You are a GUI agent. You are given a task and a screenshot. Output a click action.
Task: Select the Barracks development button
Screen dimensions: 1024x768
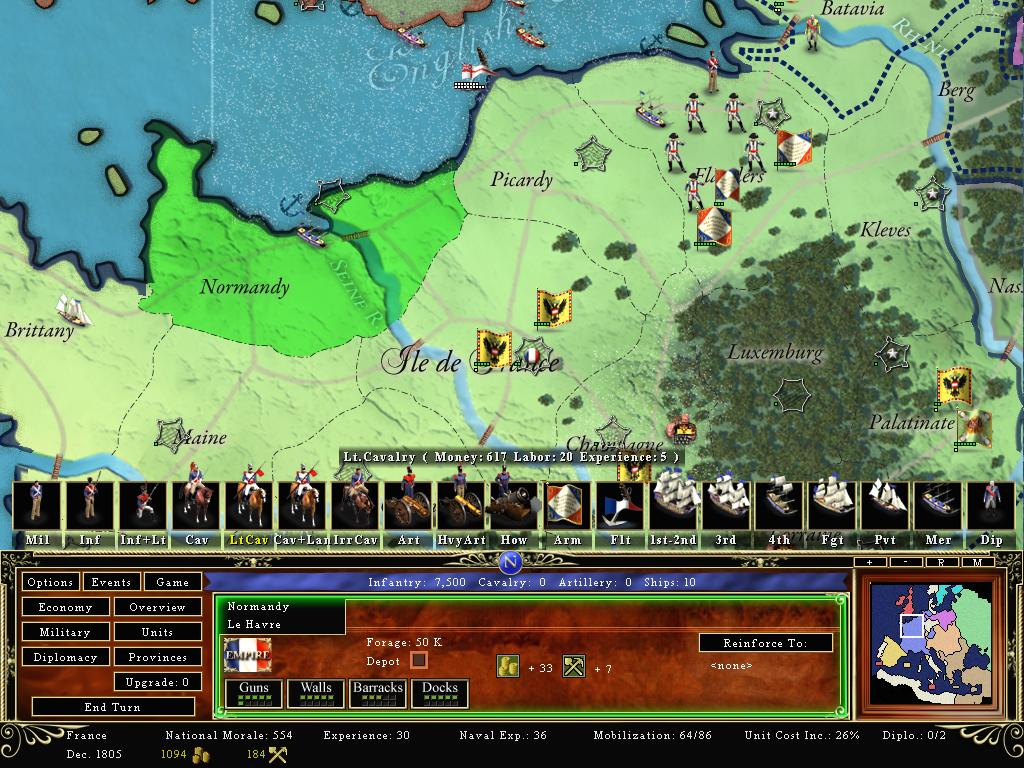[377, 692]
